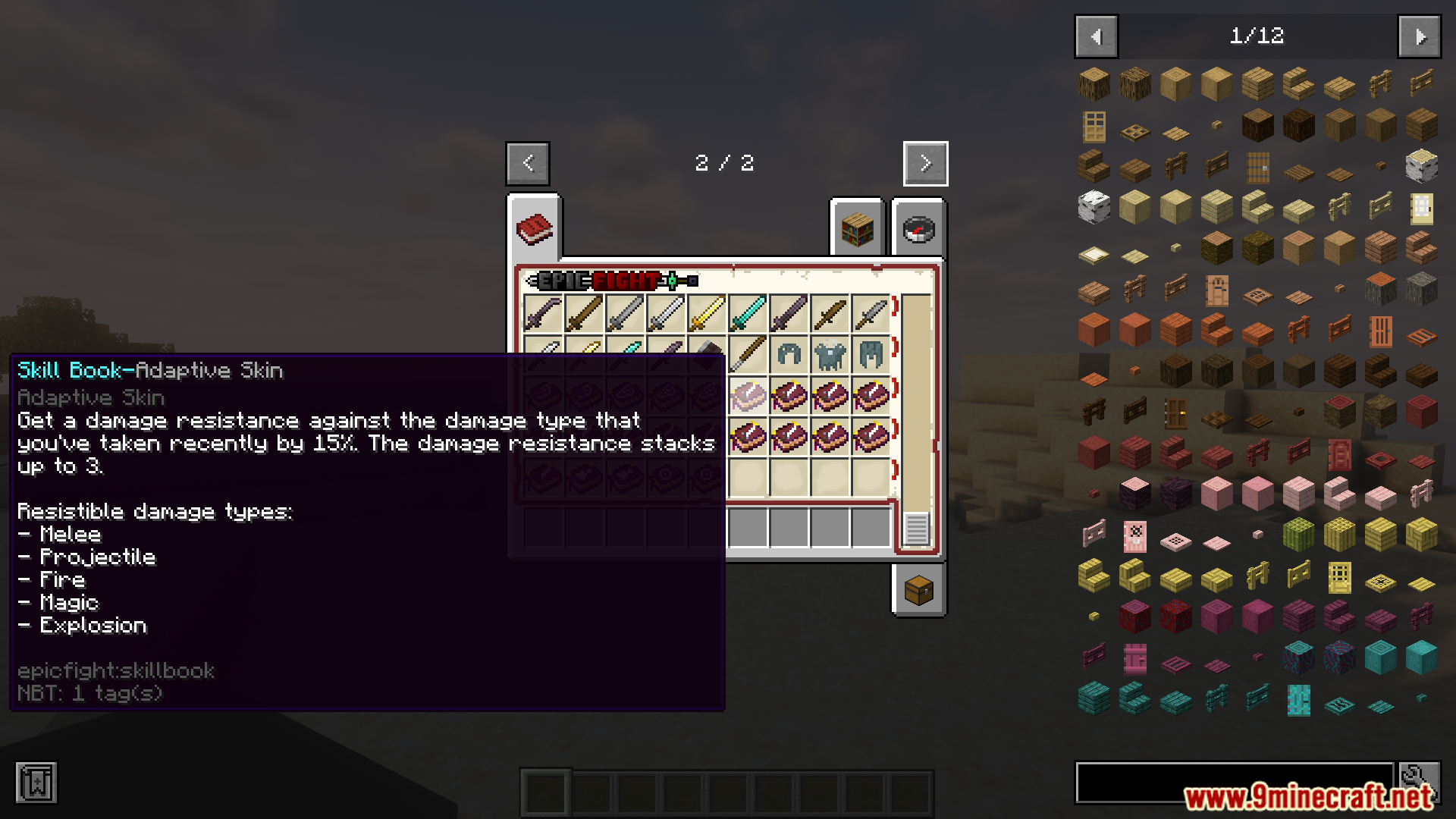Open the wrench config button
This screenshot has width=1456, height=819.
[1420, 781]
